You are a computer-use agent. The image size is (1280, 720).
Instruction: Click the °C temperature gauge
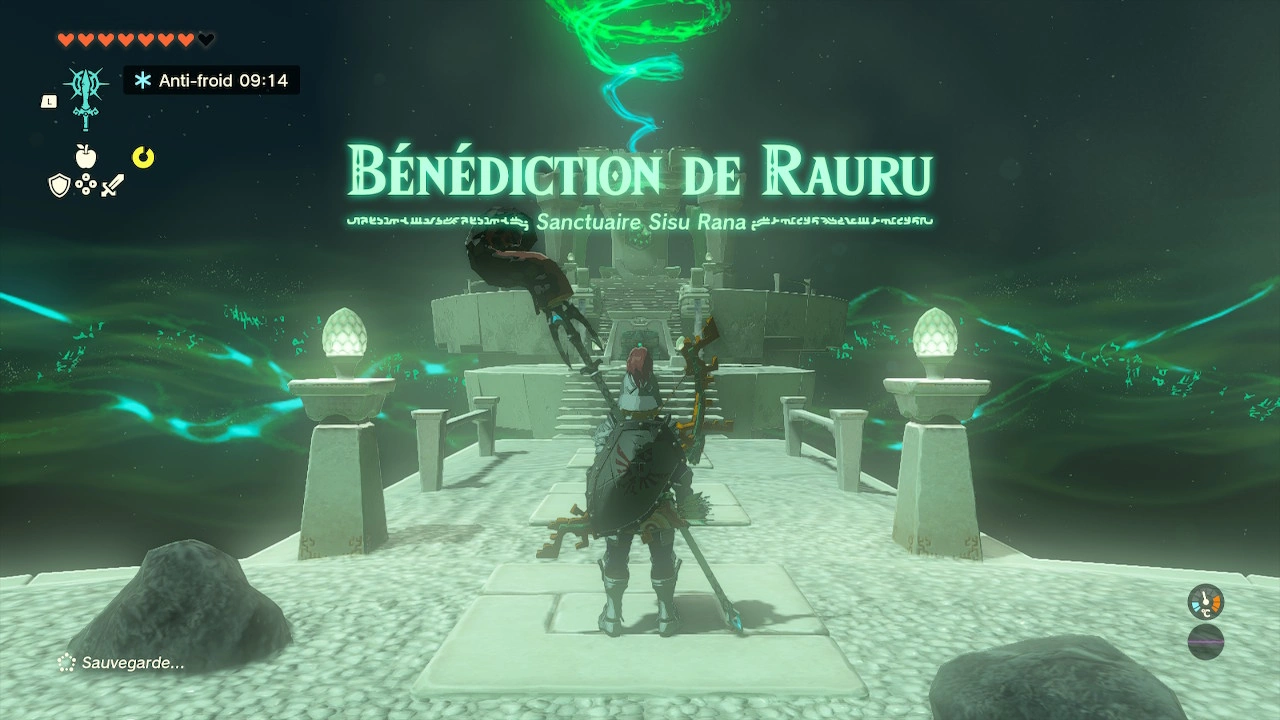[1206, 602]
